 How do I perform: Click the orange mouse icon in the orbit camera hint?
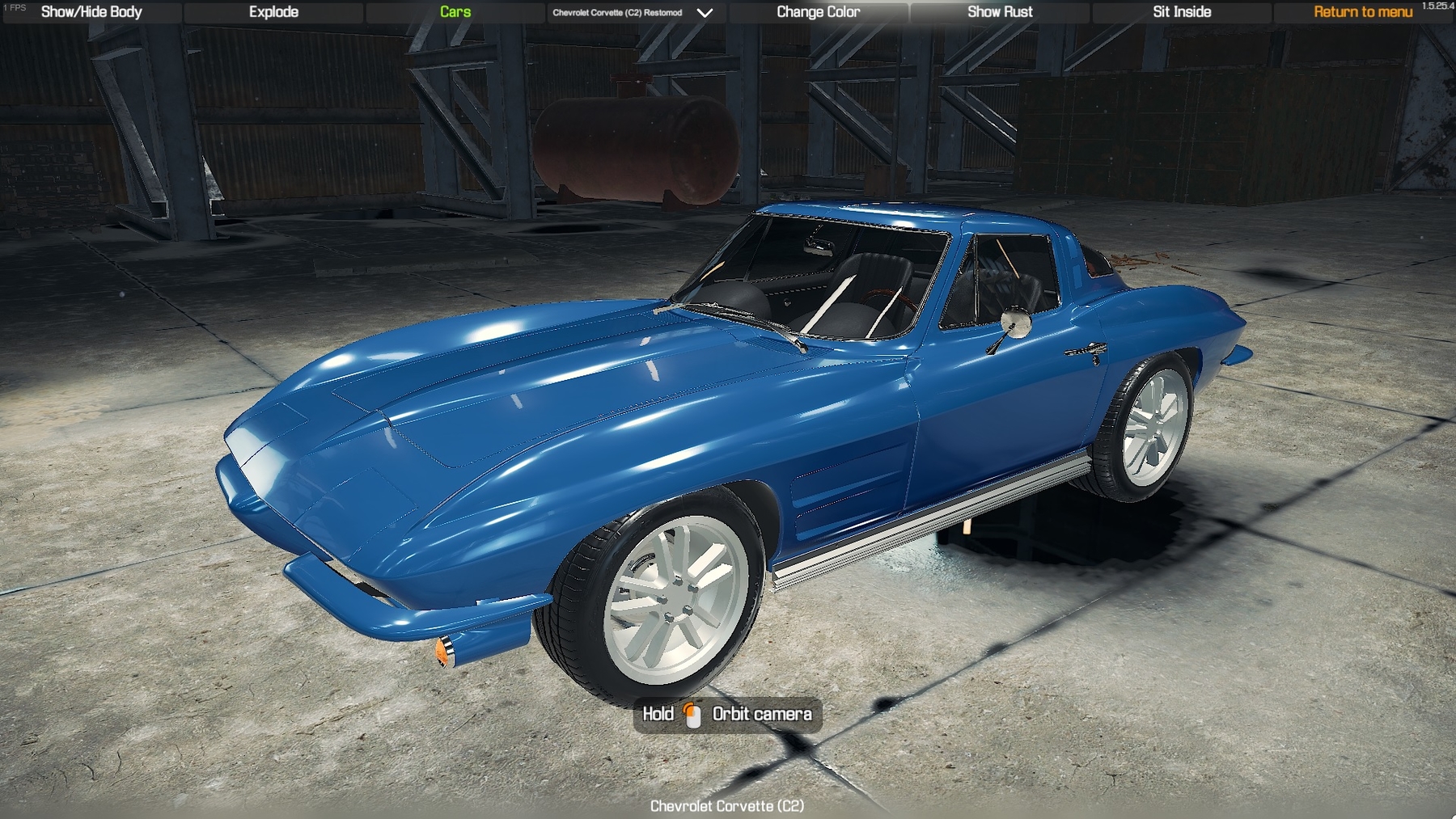pos(692,715)
